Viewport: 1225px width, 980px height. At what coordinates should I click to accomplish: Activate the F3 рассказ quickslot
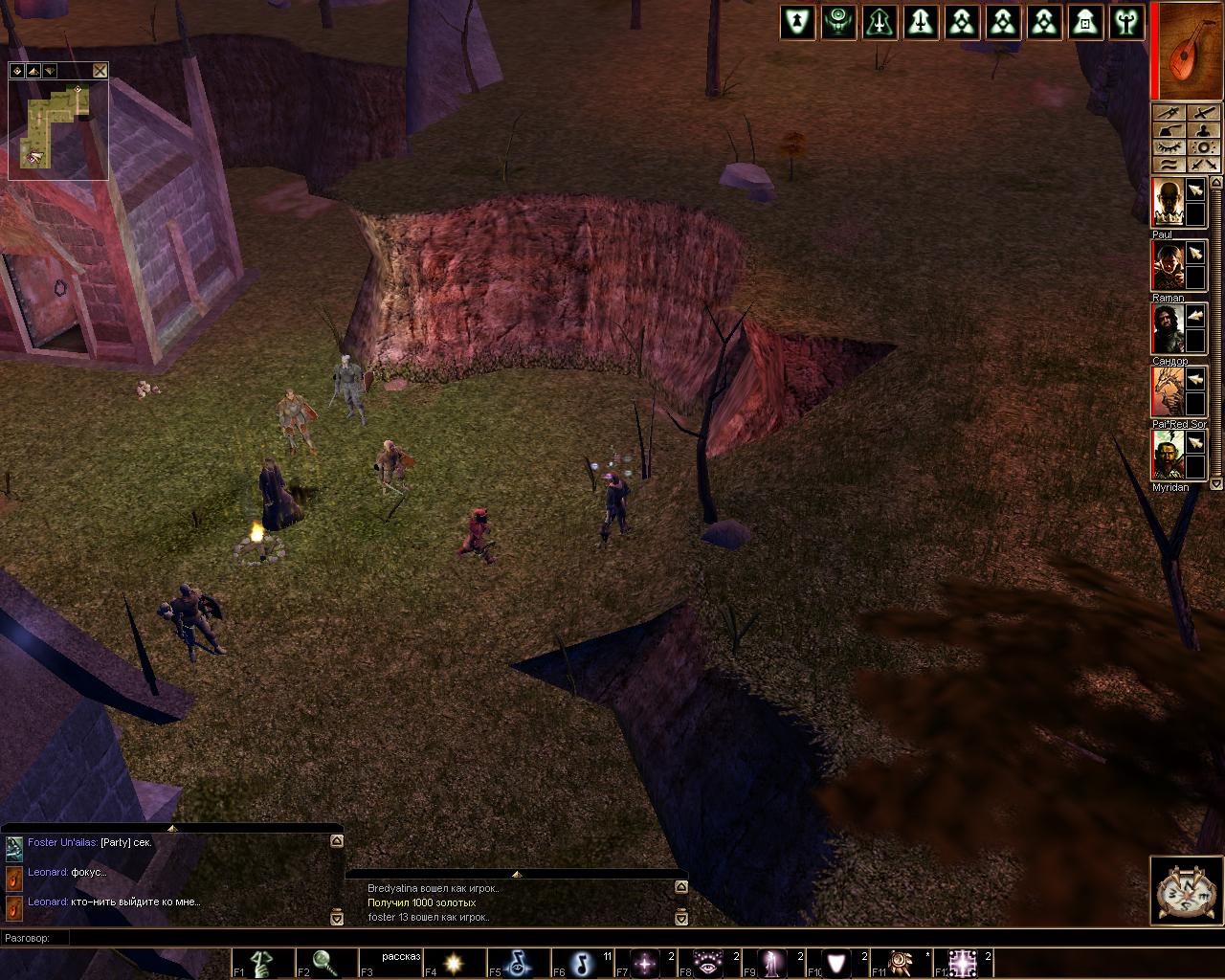(x=390, y=963)
